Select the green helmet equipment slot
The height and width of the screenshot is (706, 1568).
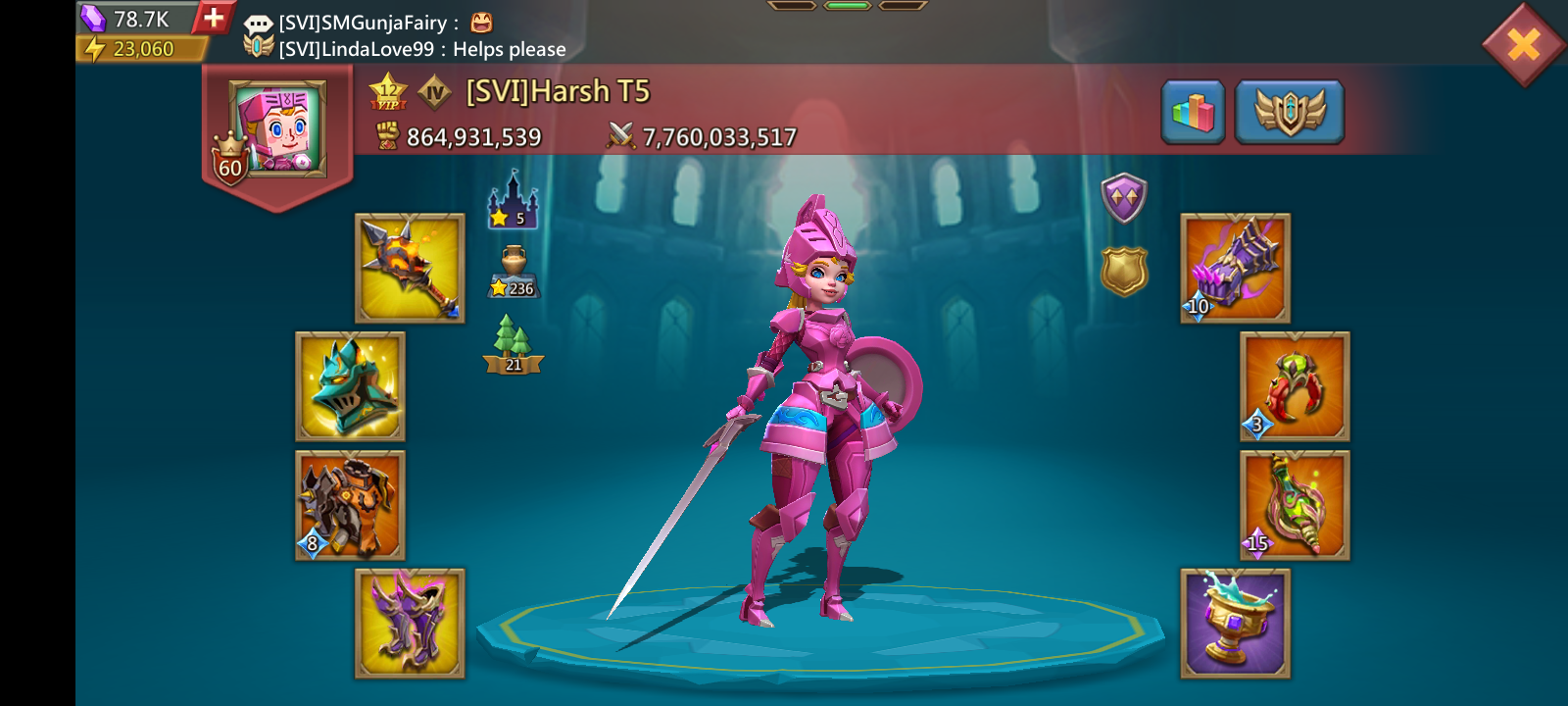coord(350,386)
